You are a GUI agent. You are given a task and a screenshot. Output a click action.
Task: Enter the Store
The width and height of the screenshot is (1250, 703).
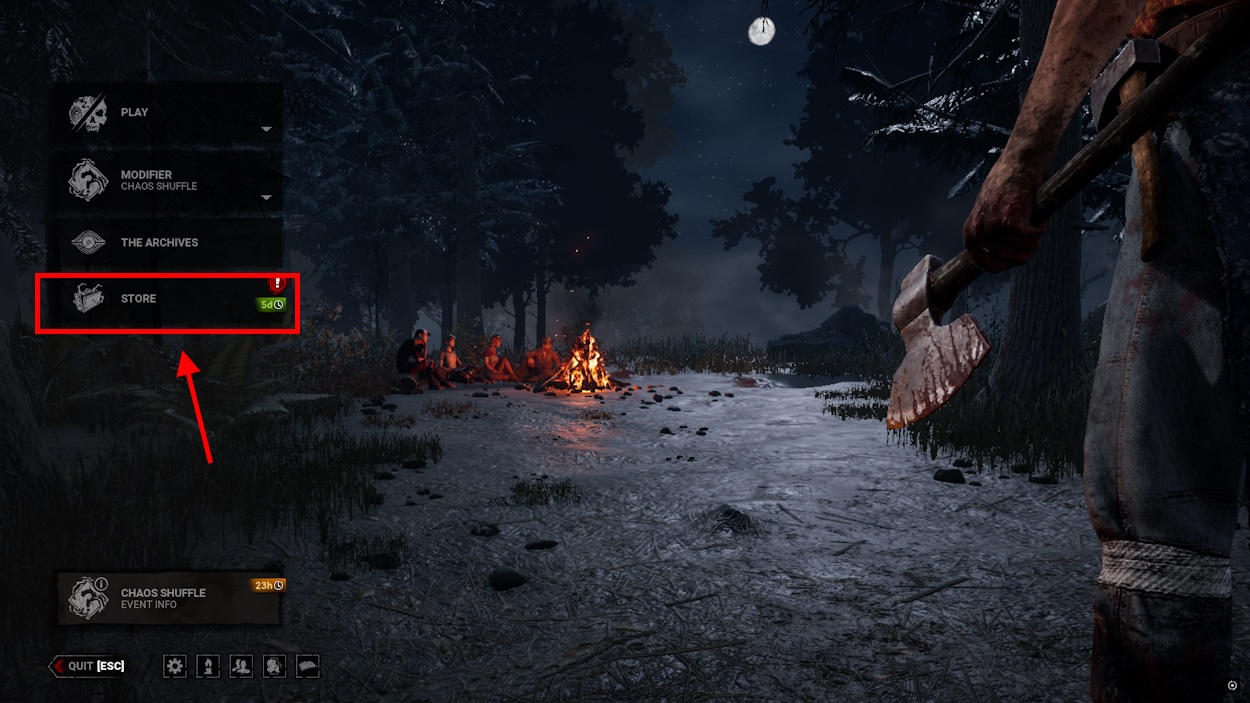coord(168,299)
